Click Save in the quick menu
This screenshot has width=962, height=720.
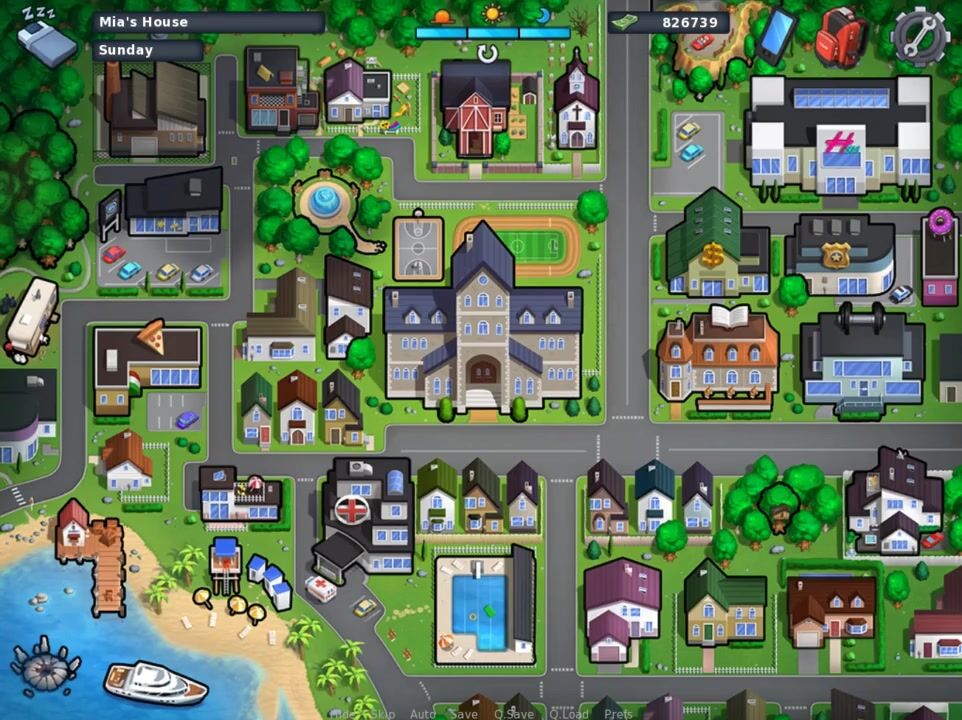click(464, 714)
